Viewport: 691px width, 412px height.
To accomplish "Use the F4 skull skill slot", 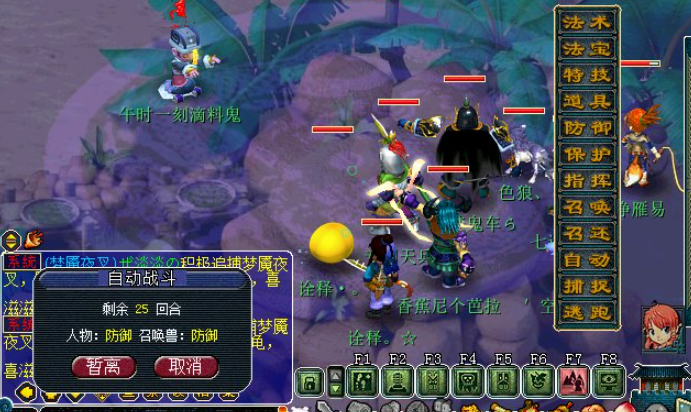I will point(468,381).
